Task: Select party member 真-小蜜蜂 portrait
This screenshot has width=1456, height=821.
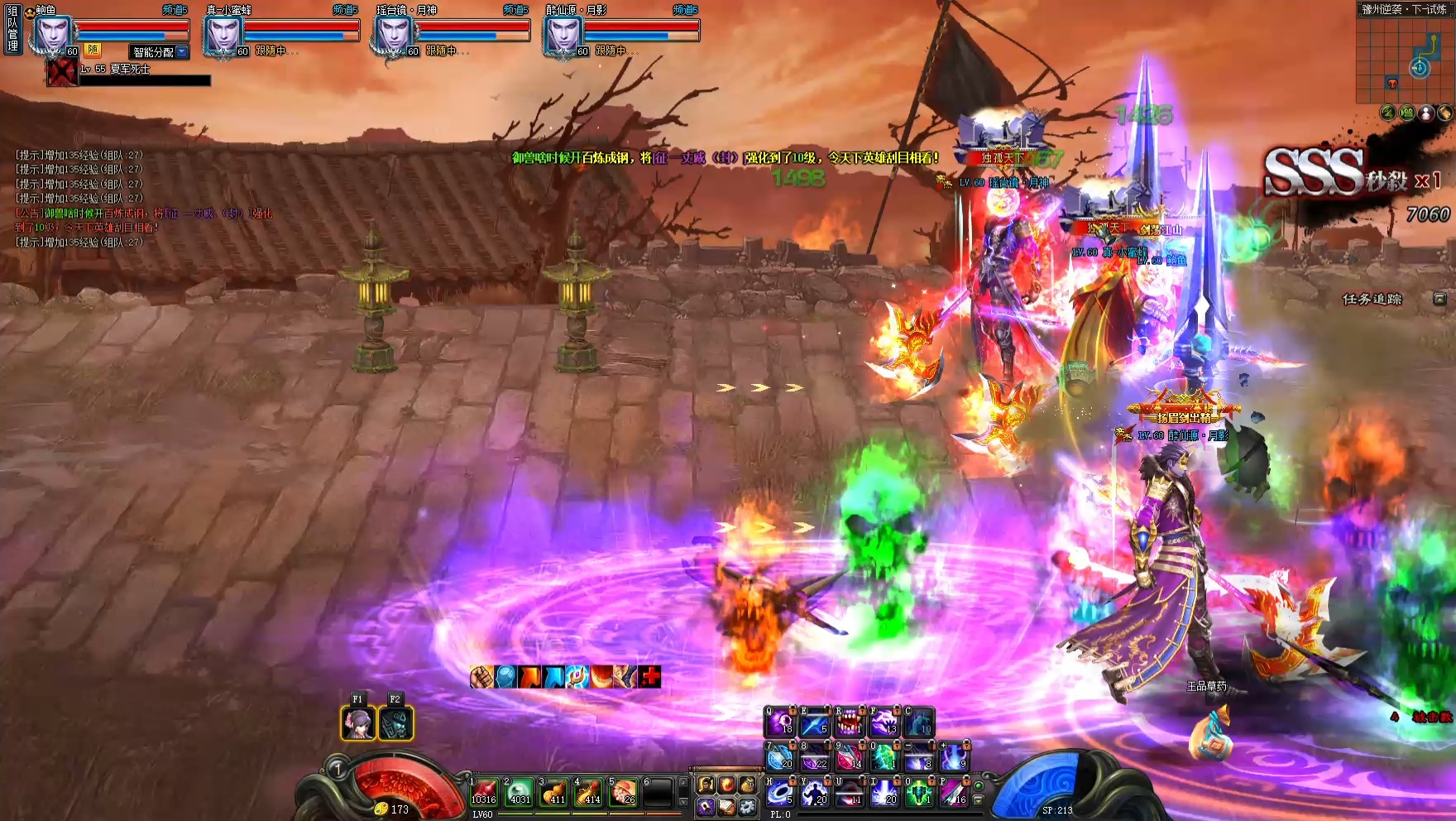Action: [x=223, y=35]
